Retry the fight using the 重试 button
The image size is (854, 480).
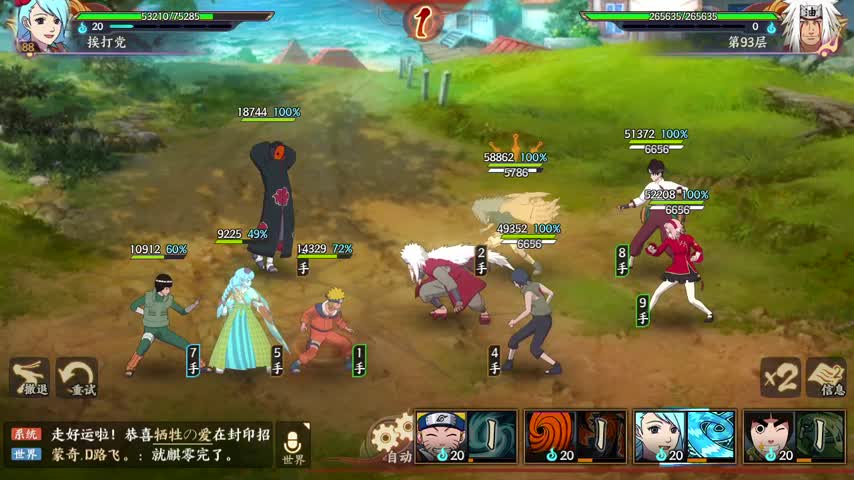click(x=76, y=378)
